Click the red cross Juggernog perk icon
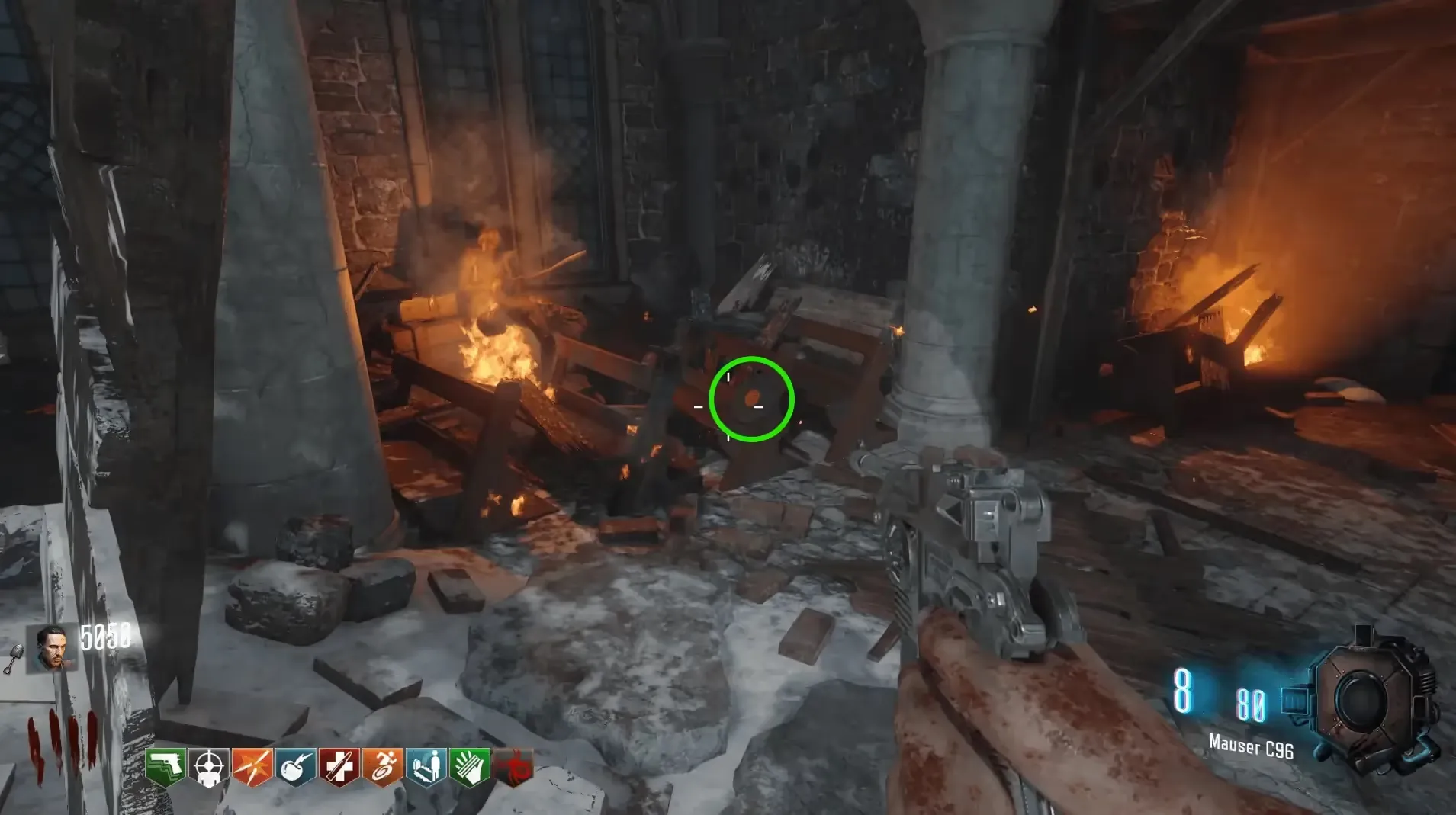The width and height of the screenshot is (1456, 815). (x=339, y=766)
